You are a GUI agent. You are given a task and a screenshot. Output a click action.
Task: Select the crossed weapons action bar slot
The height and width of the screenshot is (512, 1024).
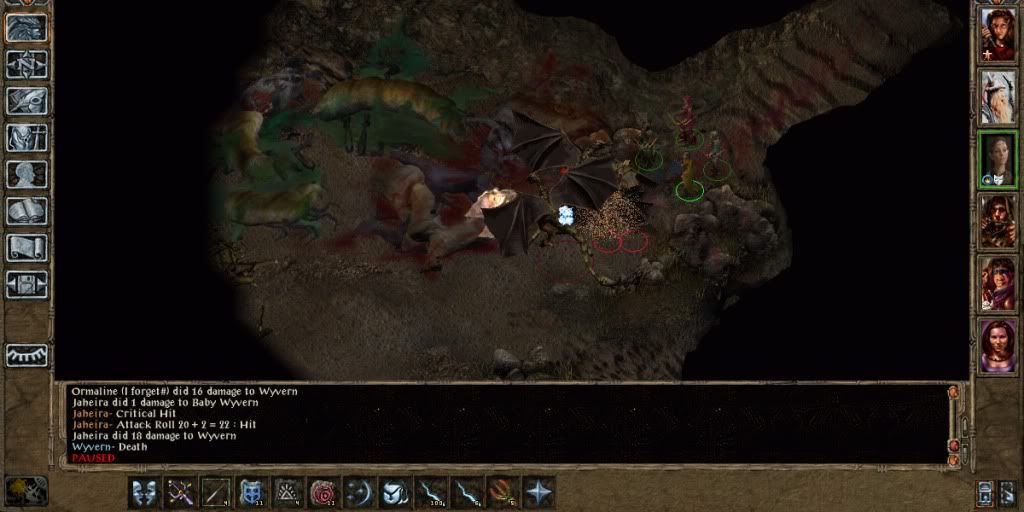click(x=180, y=492)
